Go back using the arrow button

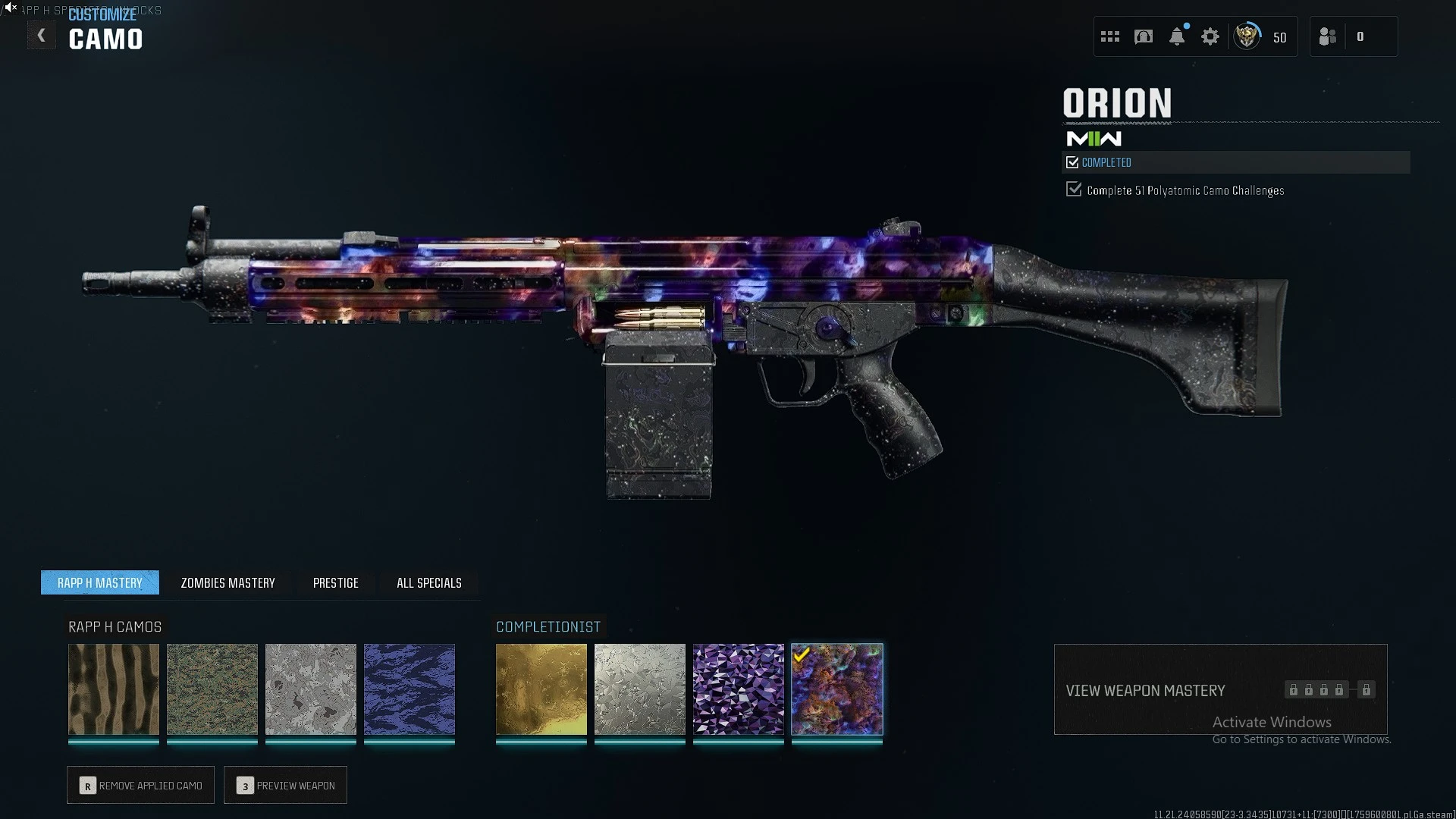click(42, 36)
